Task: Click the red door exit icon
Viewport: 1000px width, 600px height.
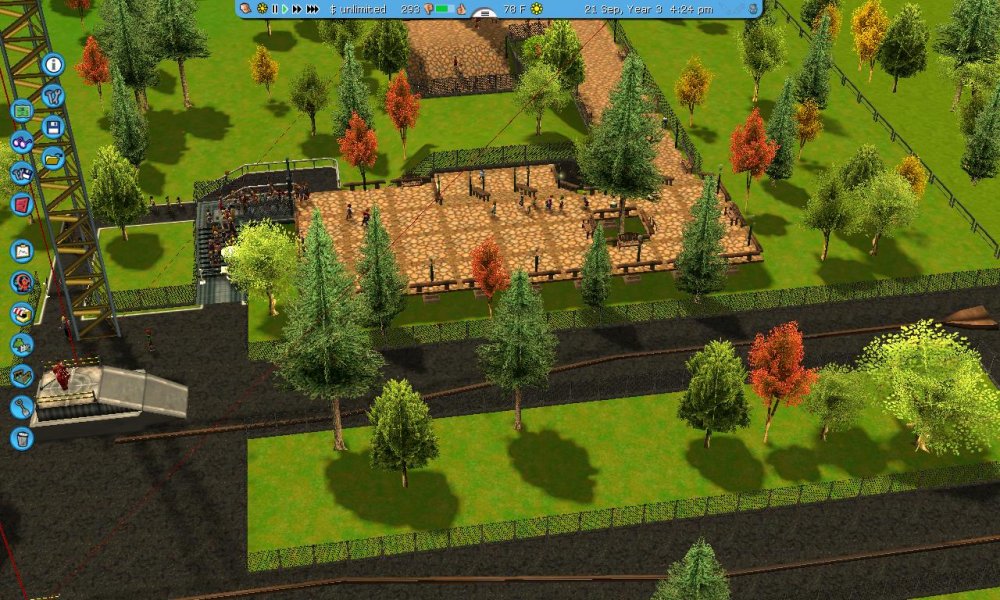Action: pyautogui.click(x=22, y=204)
